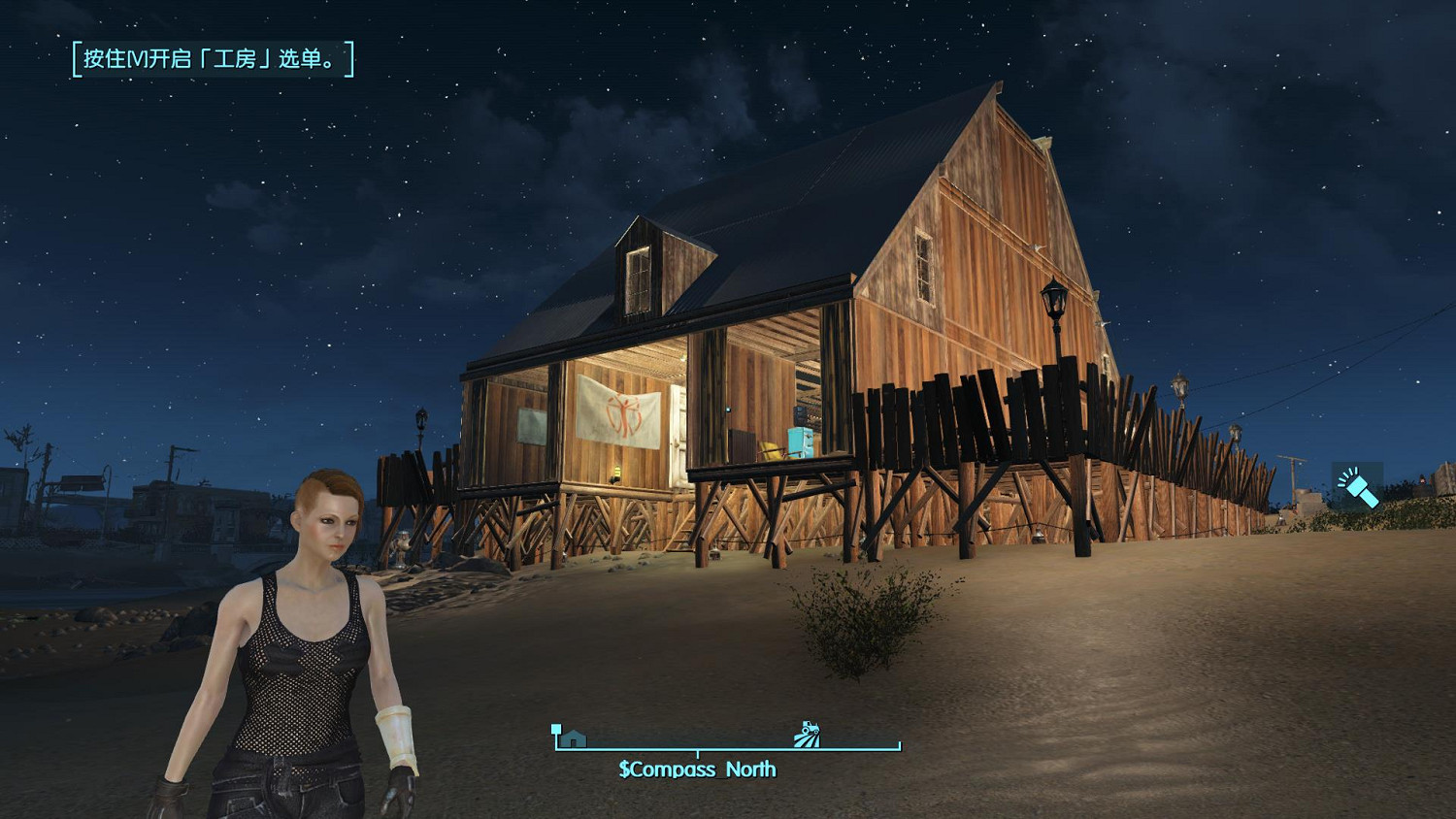
Task: Select the house marker on the compass
Action: [x=573, y=738]
